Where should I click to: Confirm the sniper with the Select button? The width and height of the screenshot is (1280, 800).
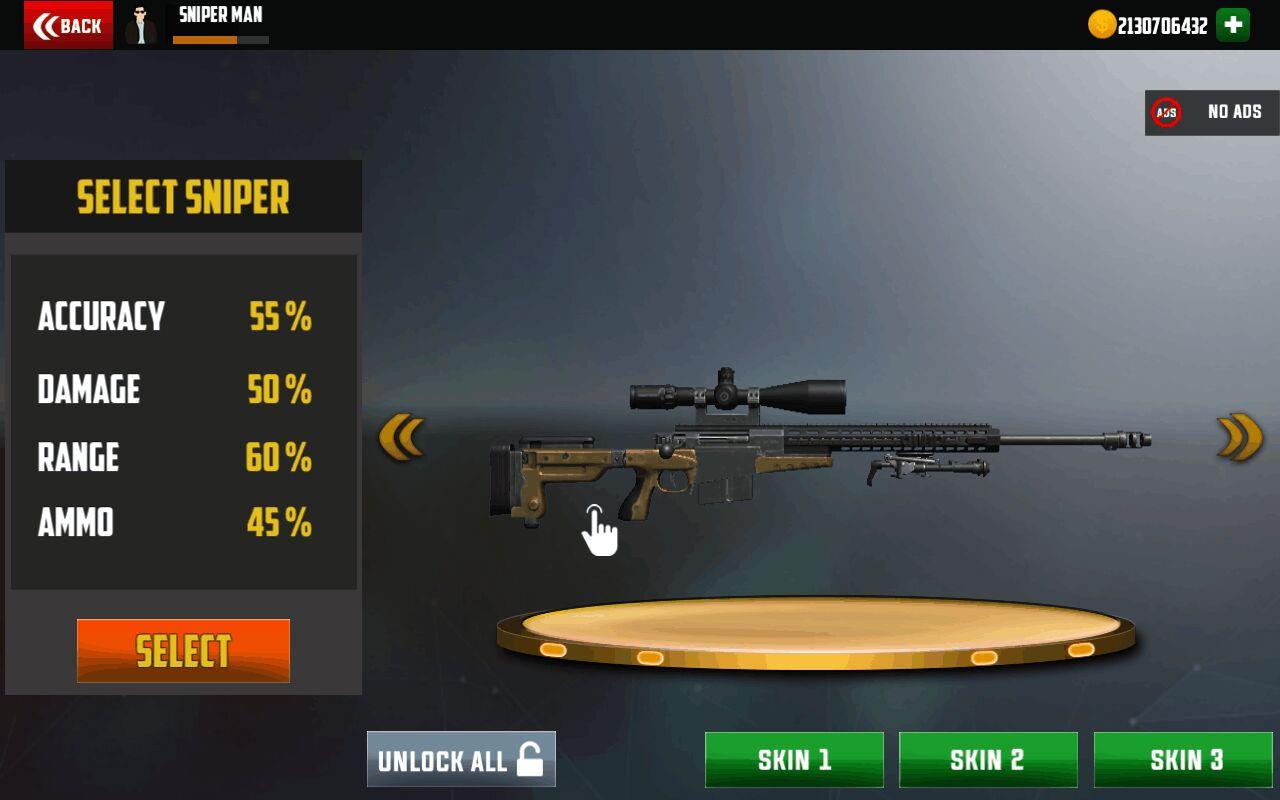[x=183, y=651]
